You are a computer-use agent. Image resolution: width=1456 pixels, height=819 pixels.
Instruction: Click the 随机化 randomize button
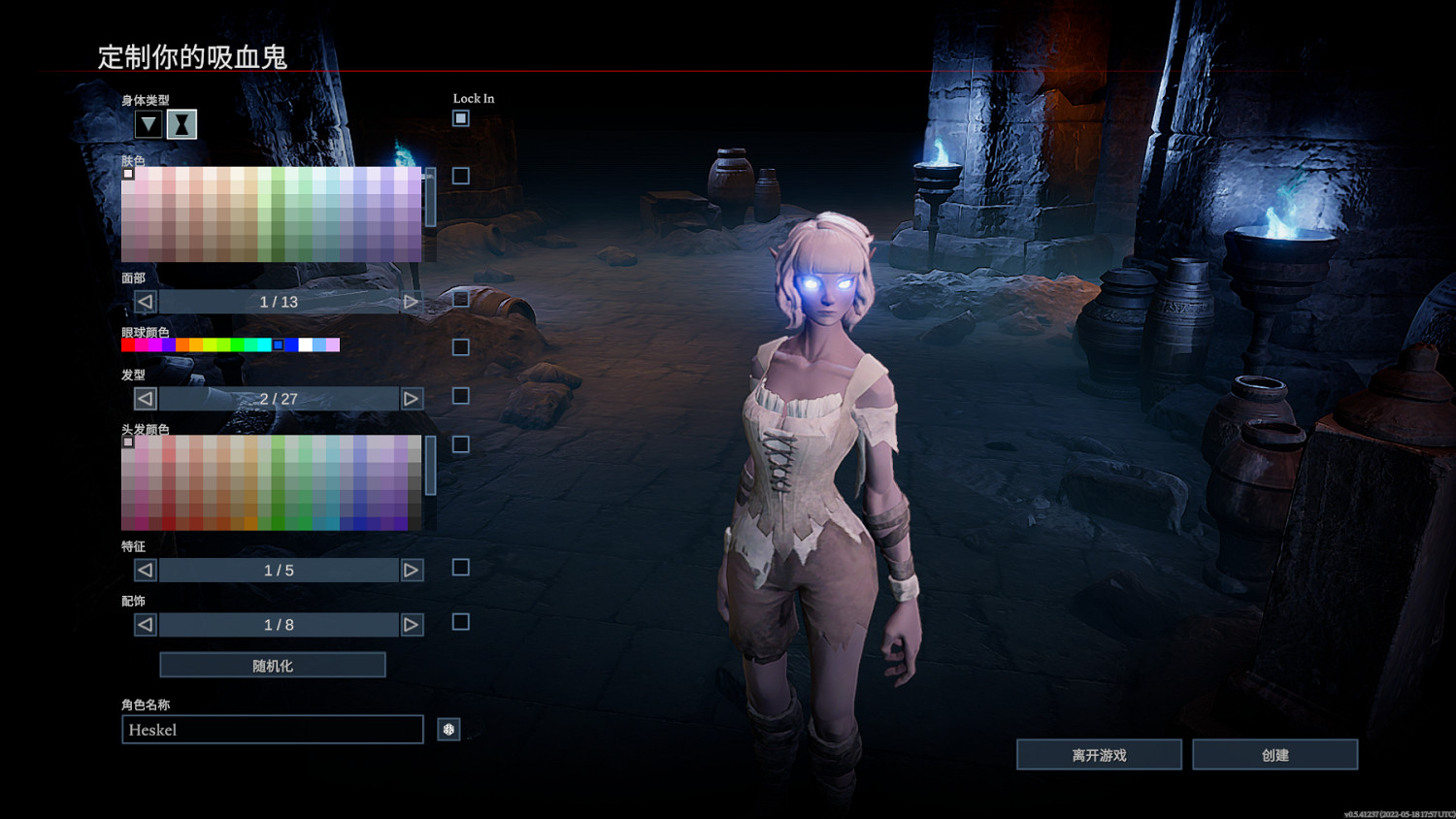click(273, 666)
